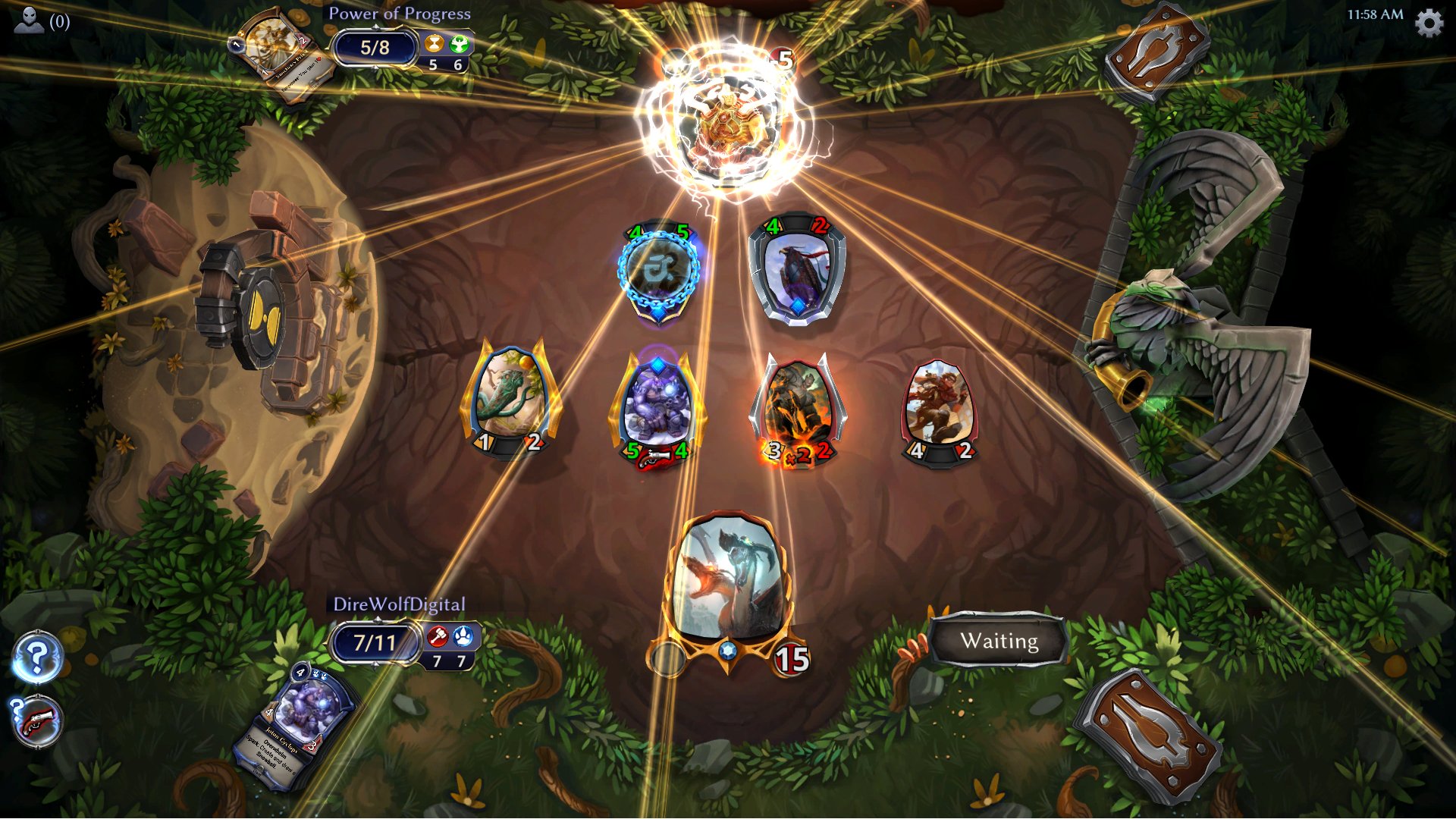Click the 5/8 mana counter
The image size is (1456, 819).
tap(376, 47)
